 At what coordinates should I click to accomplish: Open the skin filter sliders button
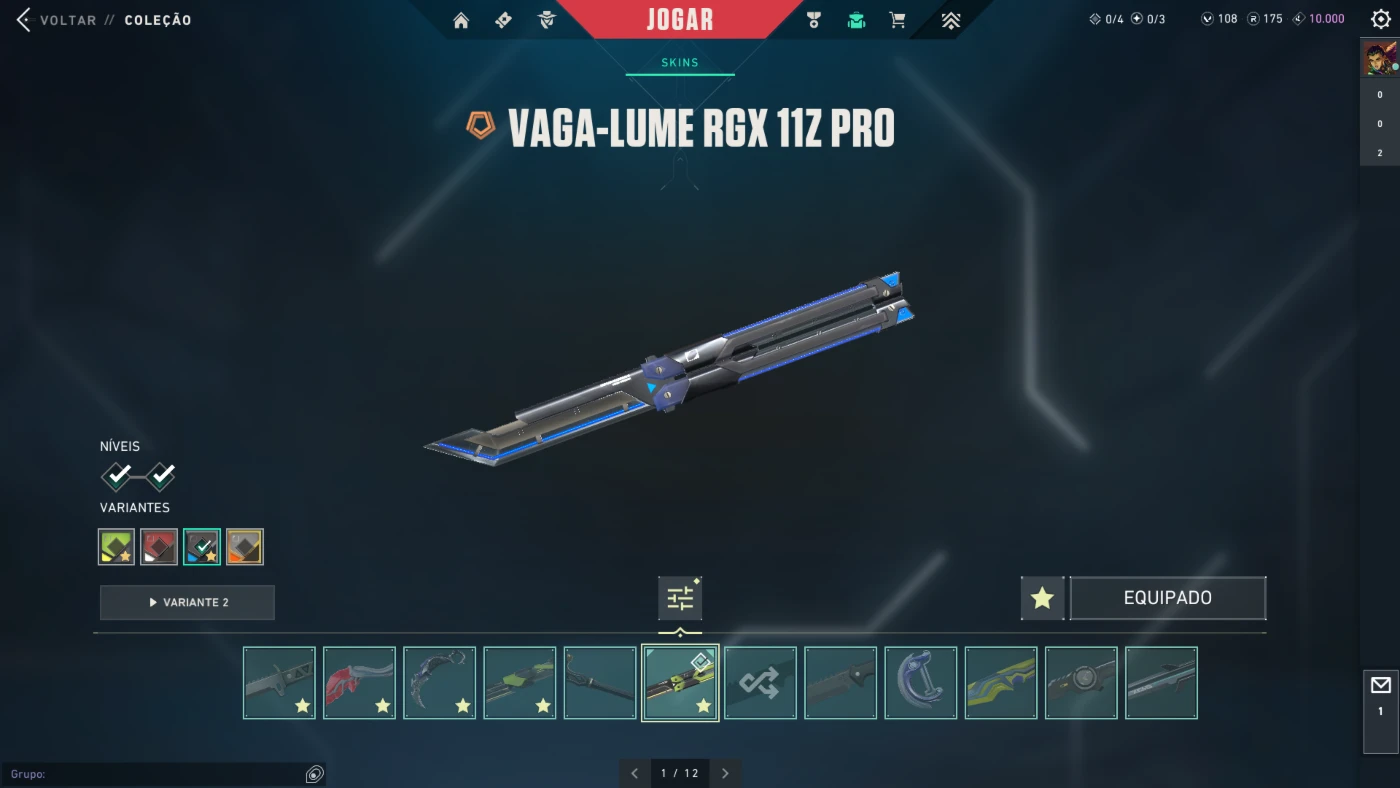pos(680,598)
